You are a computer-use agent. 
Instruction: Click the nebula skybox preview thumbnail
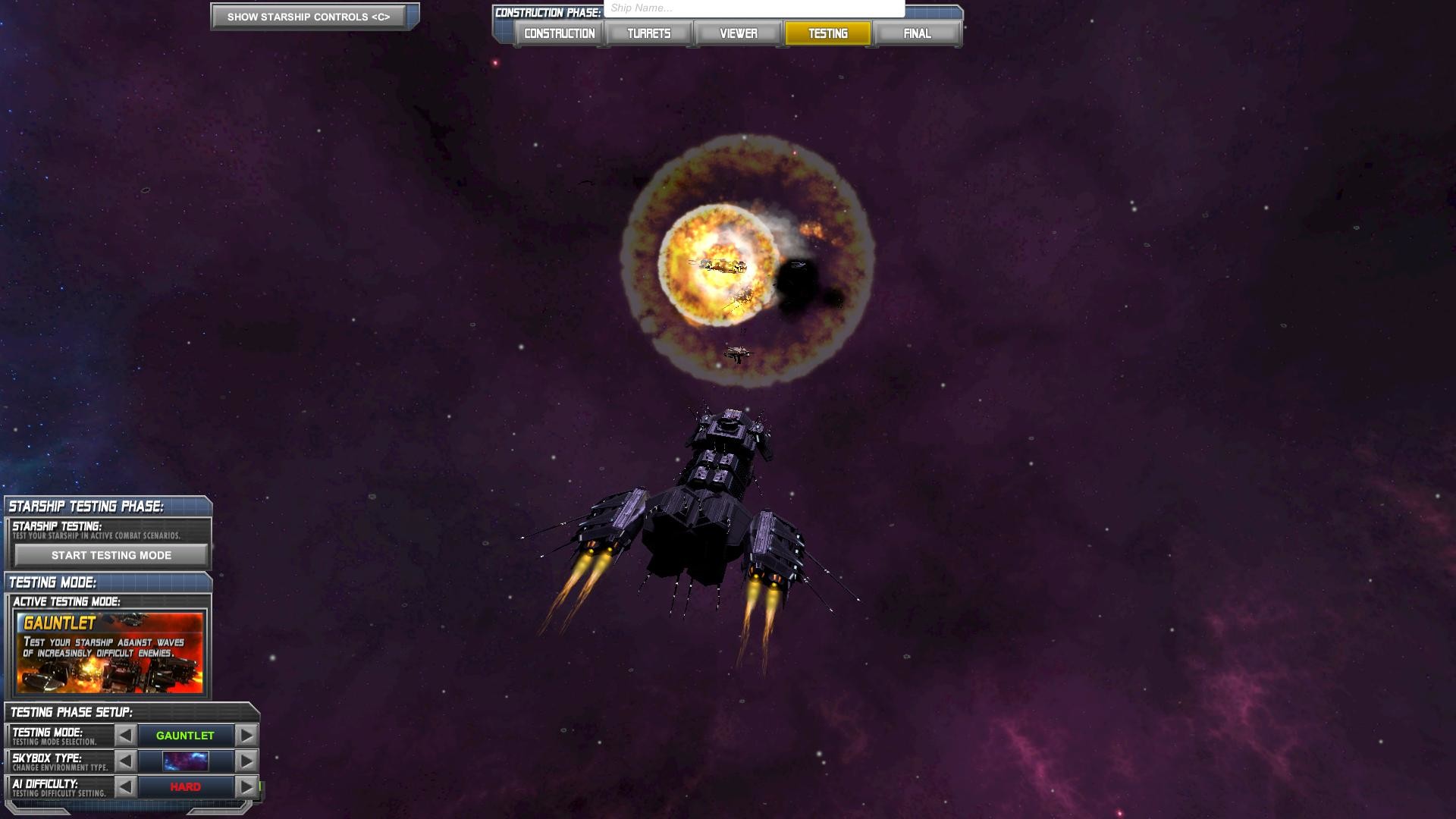(x=184, y=761)
